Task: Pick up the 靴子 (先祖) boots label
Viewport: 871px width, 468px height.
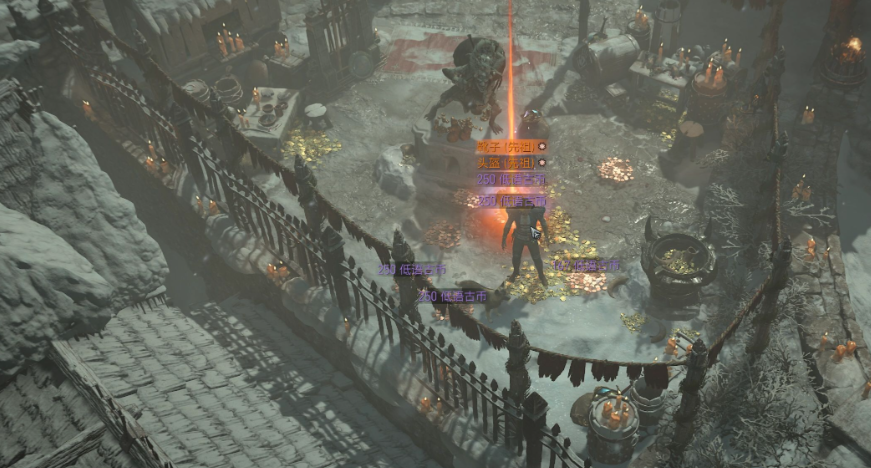Action: [507, 146]
